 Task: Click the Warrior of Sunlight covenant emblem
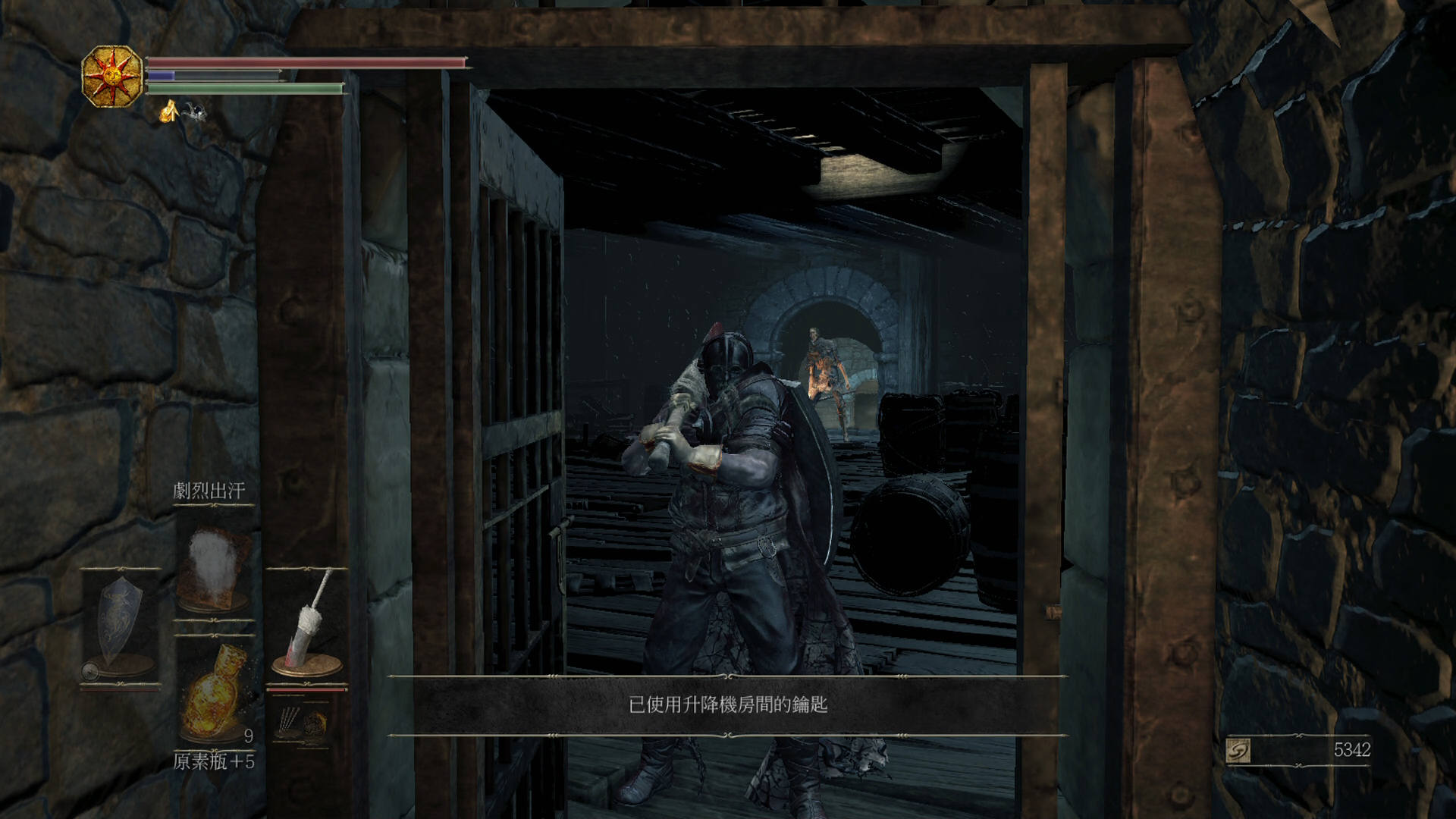click(x=111, y=76)
